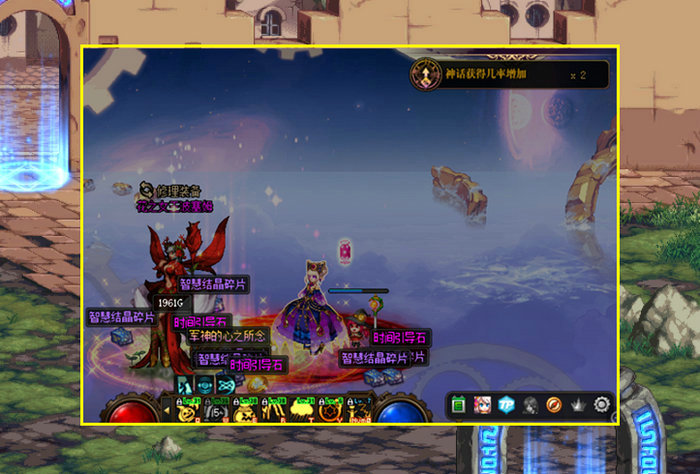
Task: Open the settings gear icon
Action: 601,405
